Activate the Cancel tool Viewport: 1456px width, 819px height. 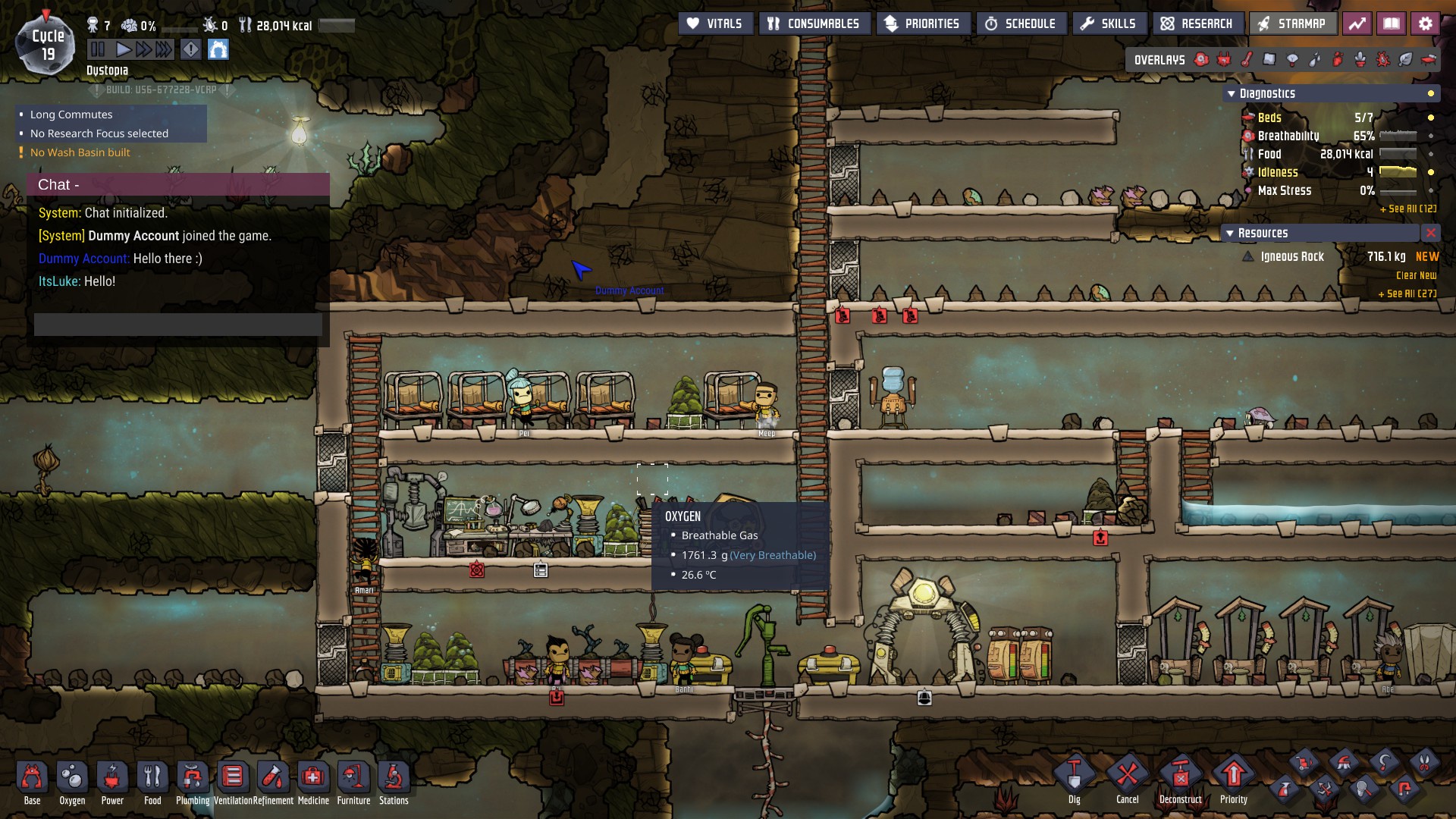click(1127, 777)
